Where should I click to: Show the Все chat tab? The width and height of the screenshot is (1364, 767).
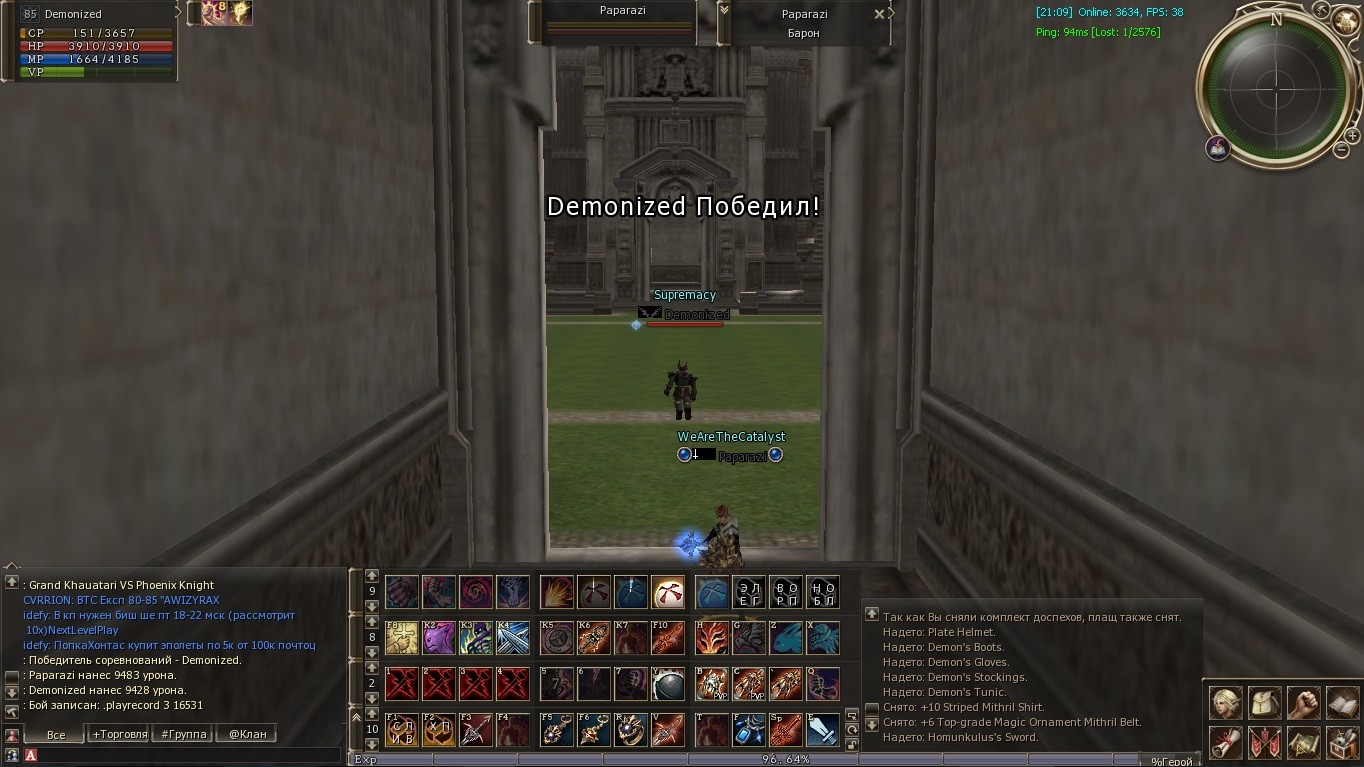coord(56,734)
